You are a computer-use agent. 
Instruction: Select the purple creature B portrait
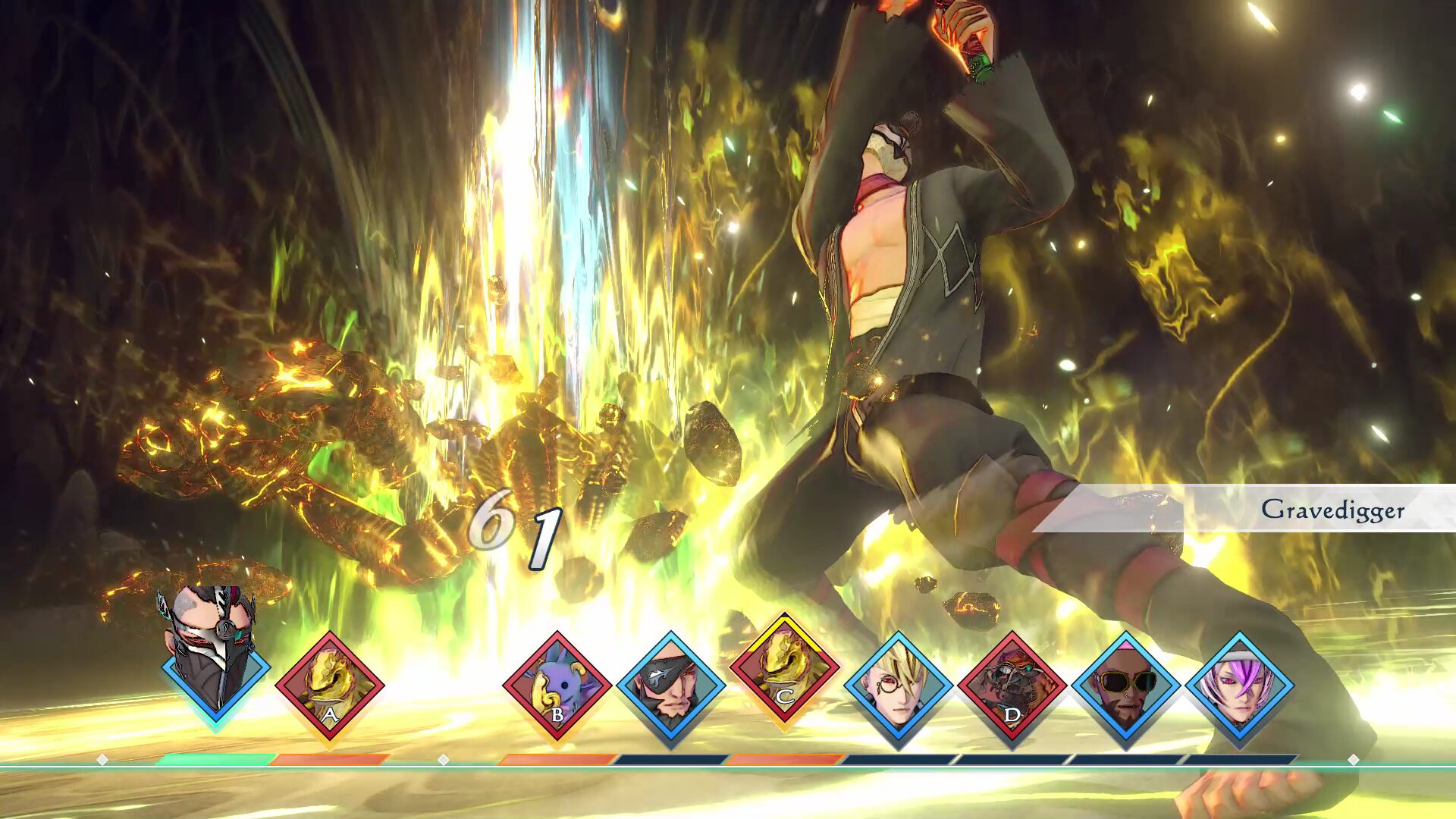coord(557,686)
